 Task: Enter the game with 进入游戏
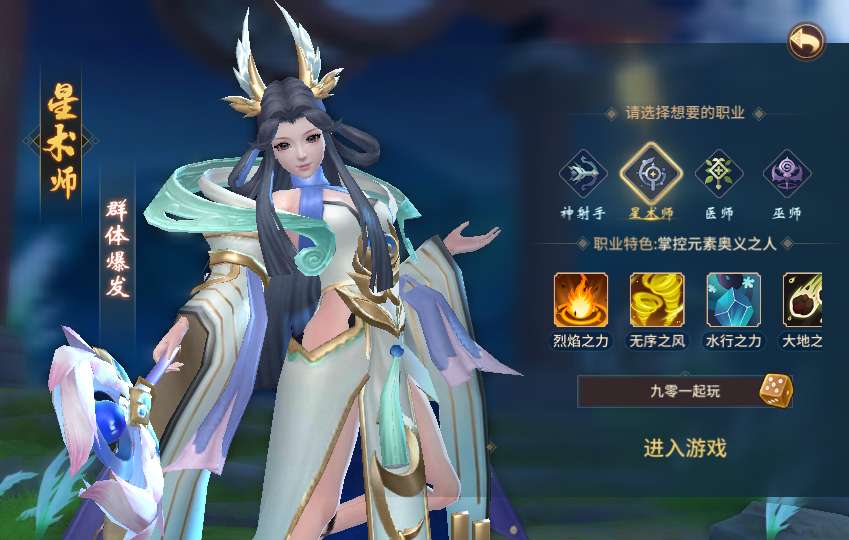coord(685,448)
